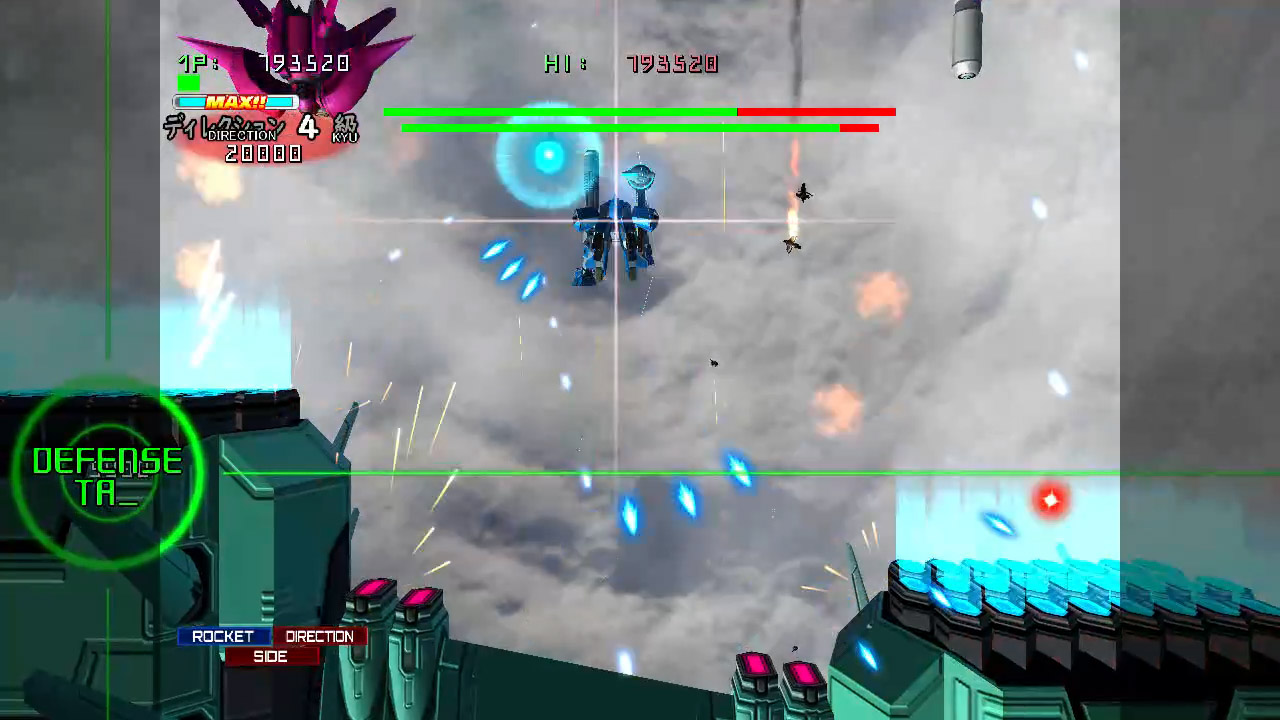Click the red power-up orb on the right
The height and width of the screenshot is (720, 1280).
[x=1051, y=501]
